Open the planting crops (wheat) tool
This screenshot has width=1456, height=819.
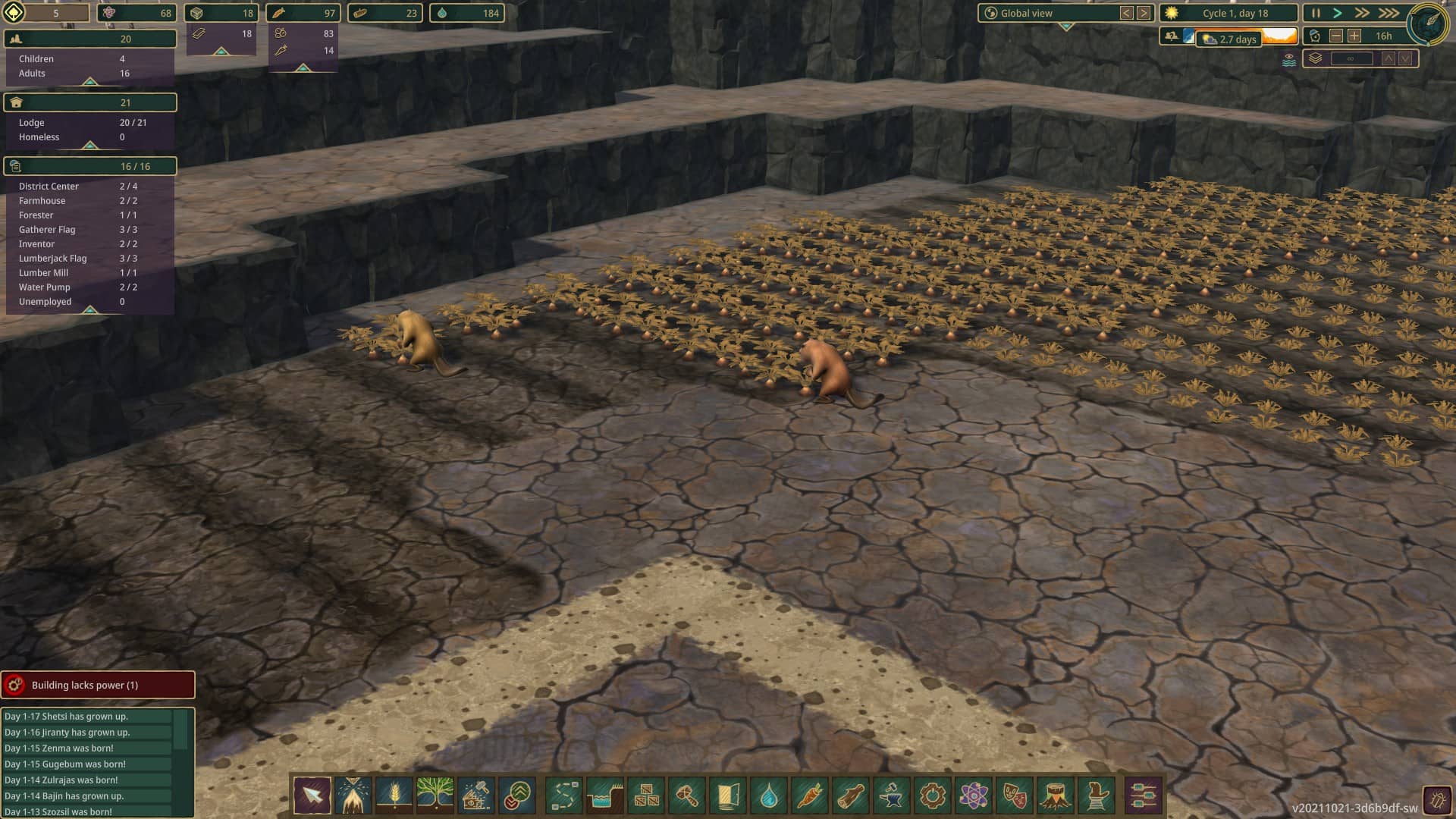tap(394, 795)
